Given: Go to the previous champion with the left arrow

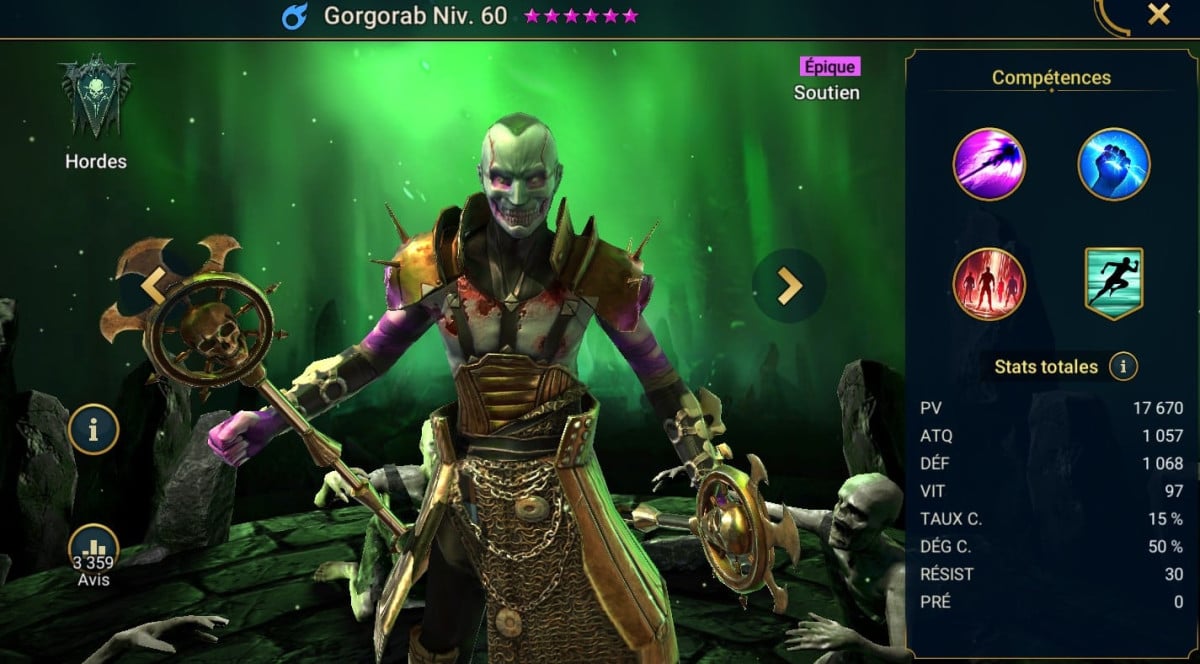Looking at the screenshot, I should pos(152,286).
